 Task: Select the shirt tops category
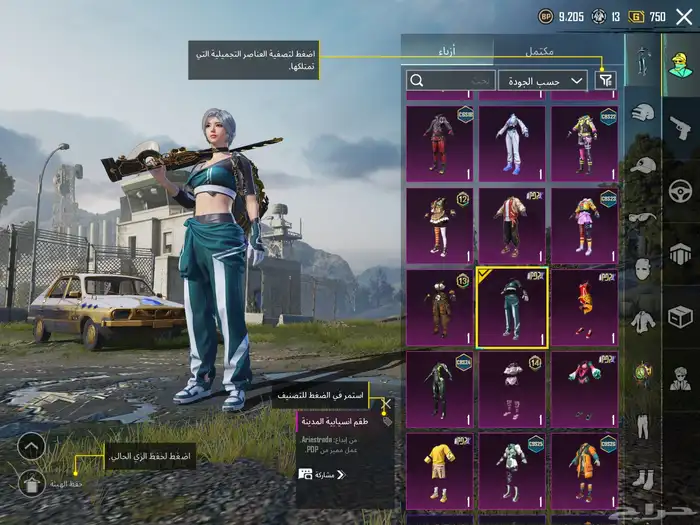(643, 321)
